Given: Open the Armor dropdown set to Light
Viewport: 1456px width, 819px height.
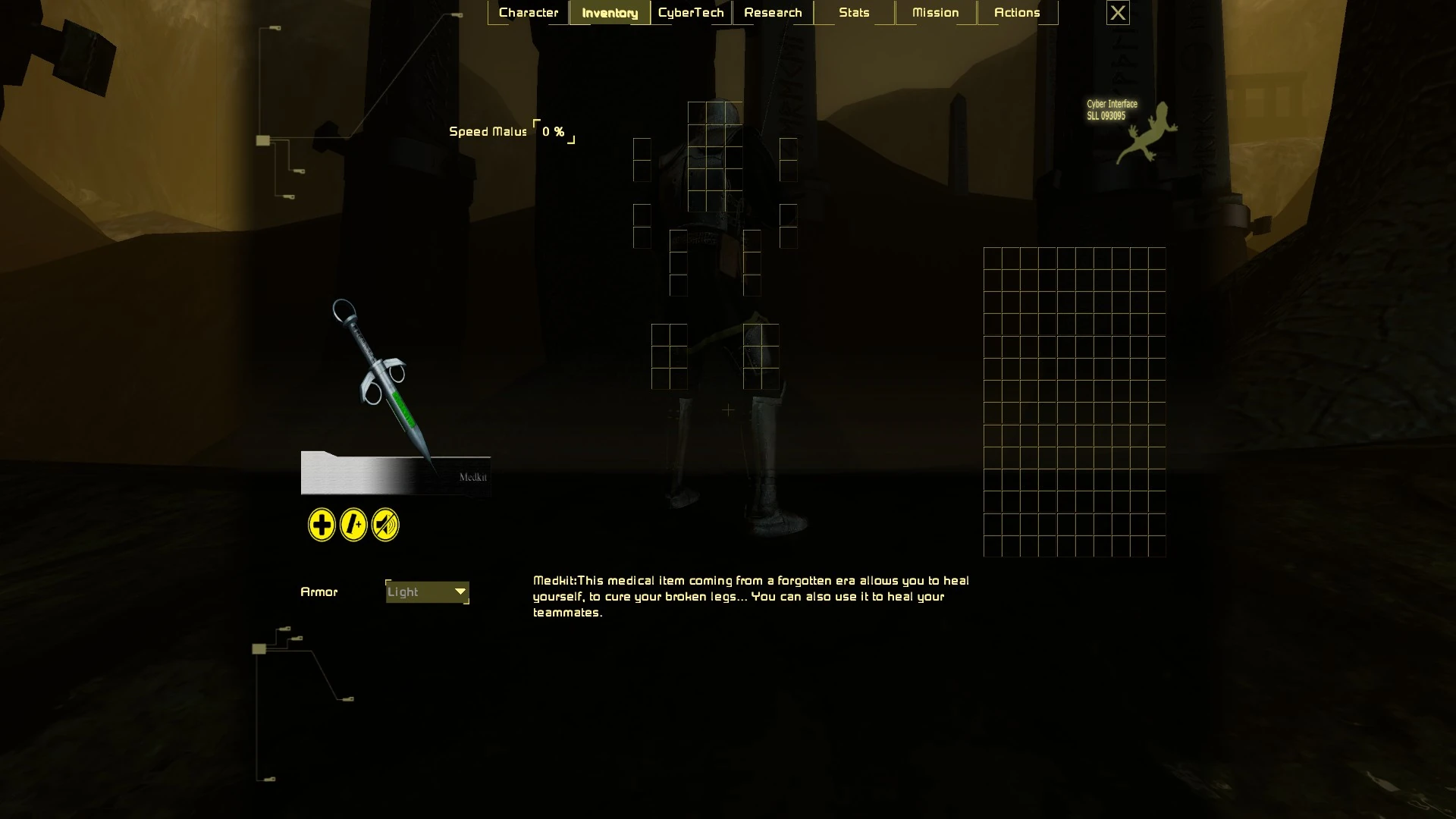Looking at the screenshot, I should click(x=428, y=592).
